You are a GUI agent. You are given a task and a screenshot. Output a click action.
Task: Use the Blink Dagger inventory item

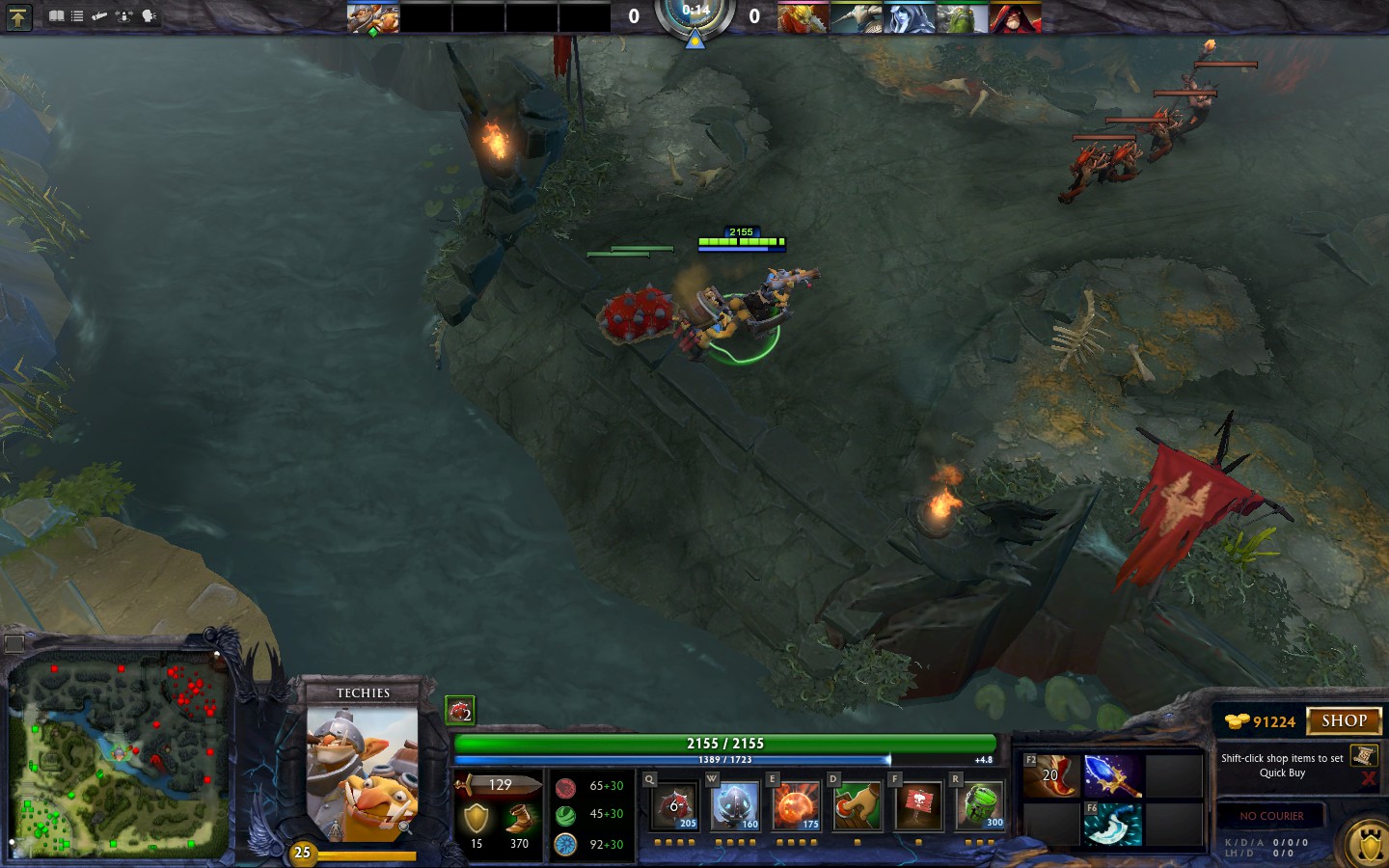click(x=1112, y=825)
